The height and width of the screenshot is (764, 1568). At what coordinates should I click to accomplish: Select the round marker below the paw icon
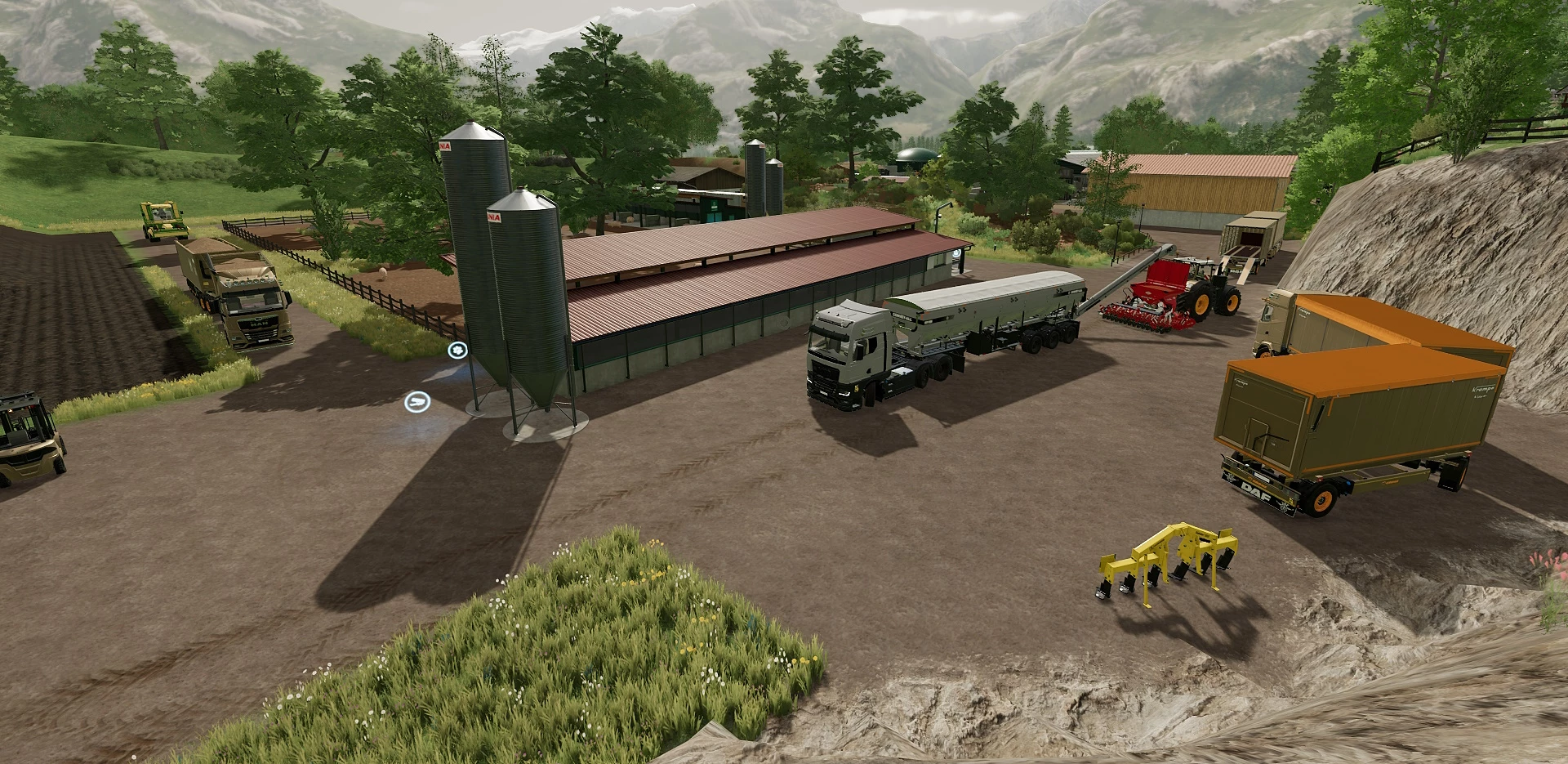[416, 401]
